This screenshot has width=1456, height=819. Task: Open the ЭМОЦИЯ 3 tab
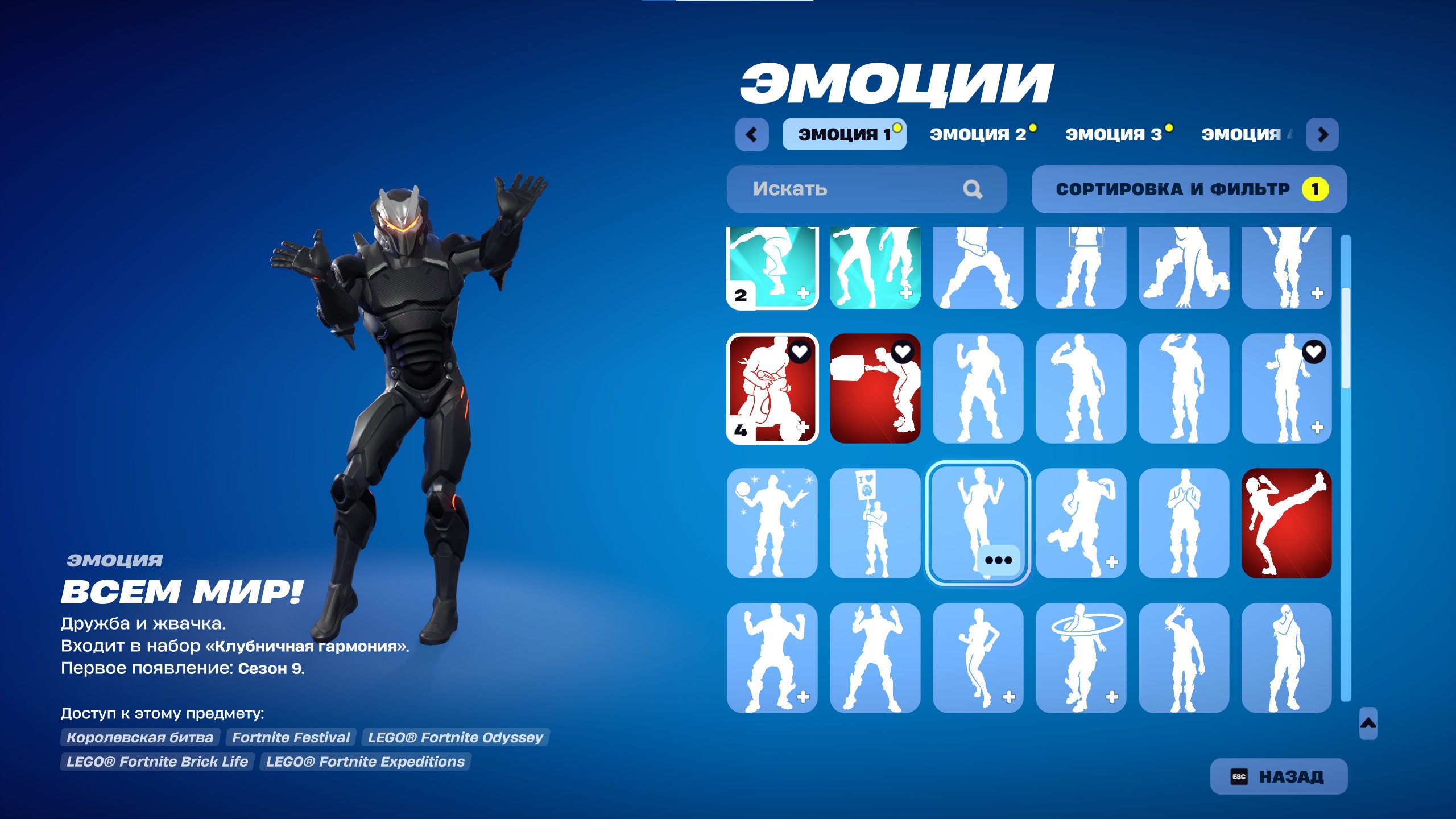pyautogui.click(x=1116, y=135)
